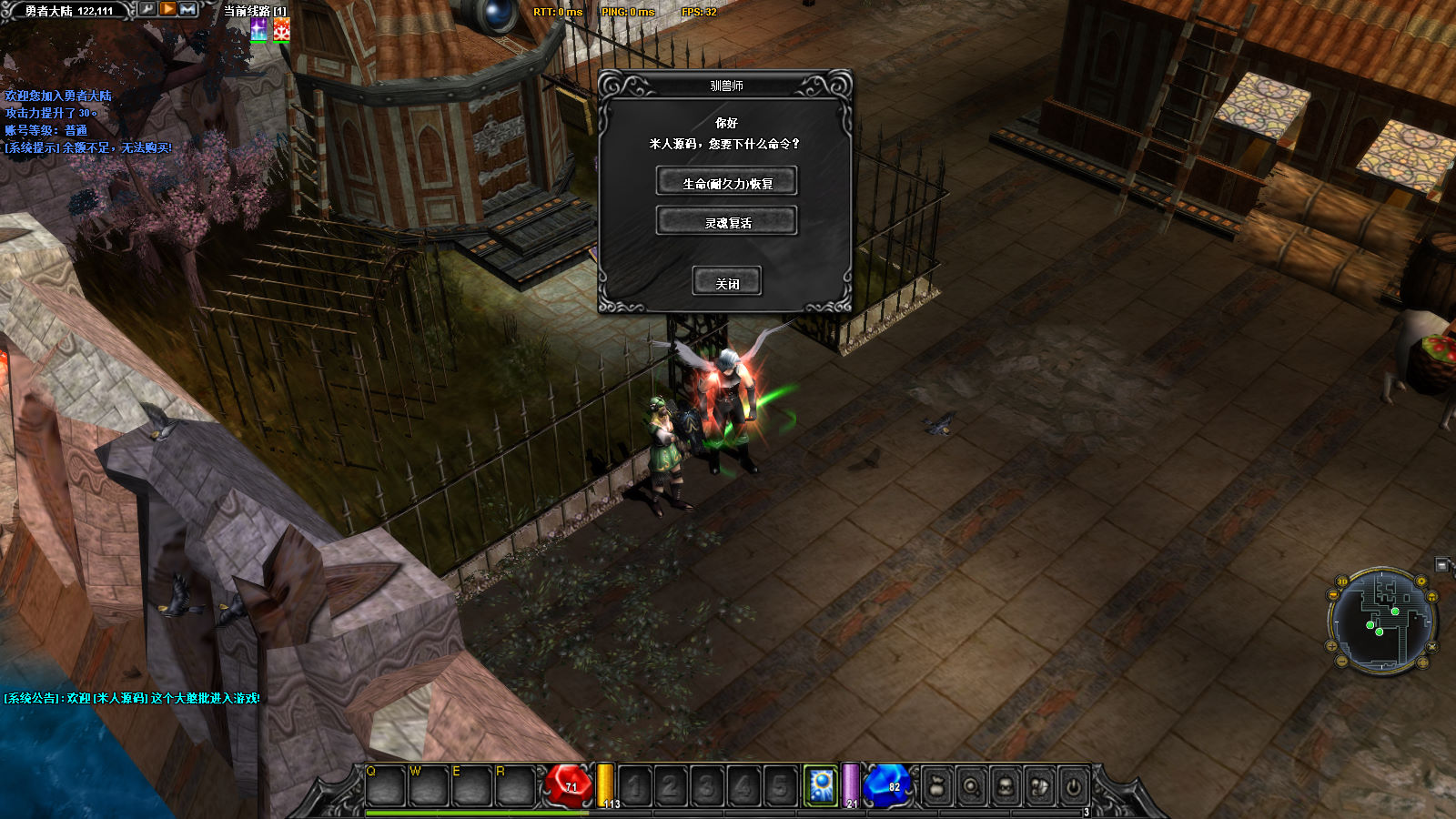1456x819 pixels.
Task: Open the magnifying glass menu icon
Action: pos(971,786)
